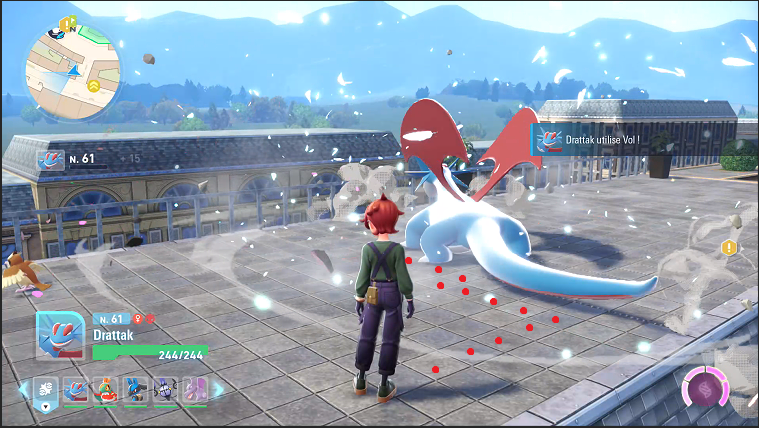
Task: Switch to Lucario in the party bar
Action: pyautogui.click(x=136, y=389)
